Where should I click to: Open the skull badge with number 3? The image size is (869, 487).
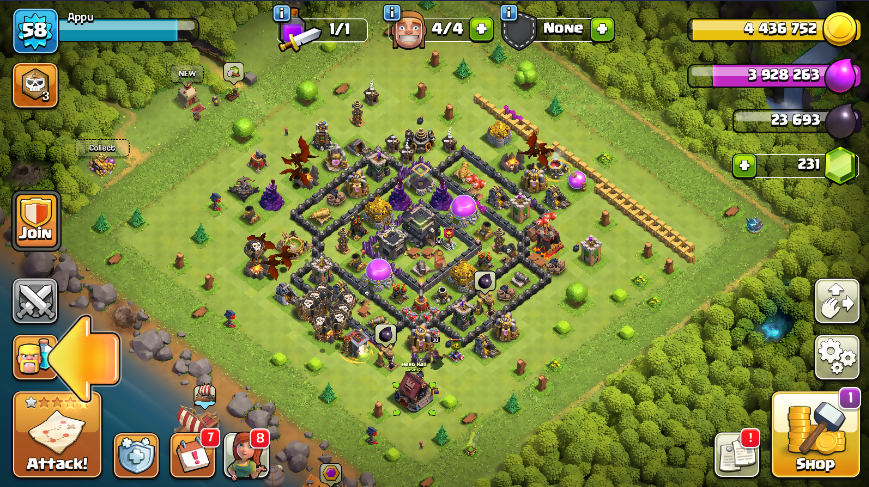point(34,85)
